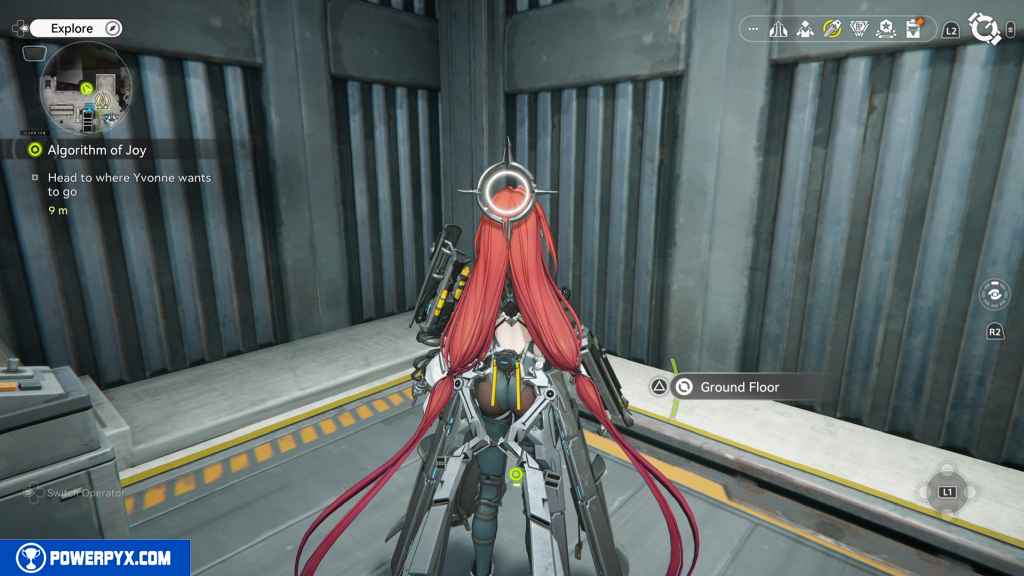Image resolution: width=1024 pixels, height=576 pixels.
Task: Open the three-dots more options menu
Action: (x=754, y=29)
